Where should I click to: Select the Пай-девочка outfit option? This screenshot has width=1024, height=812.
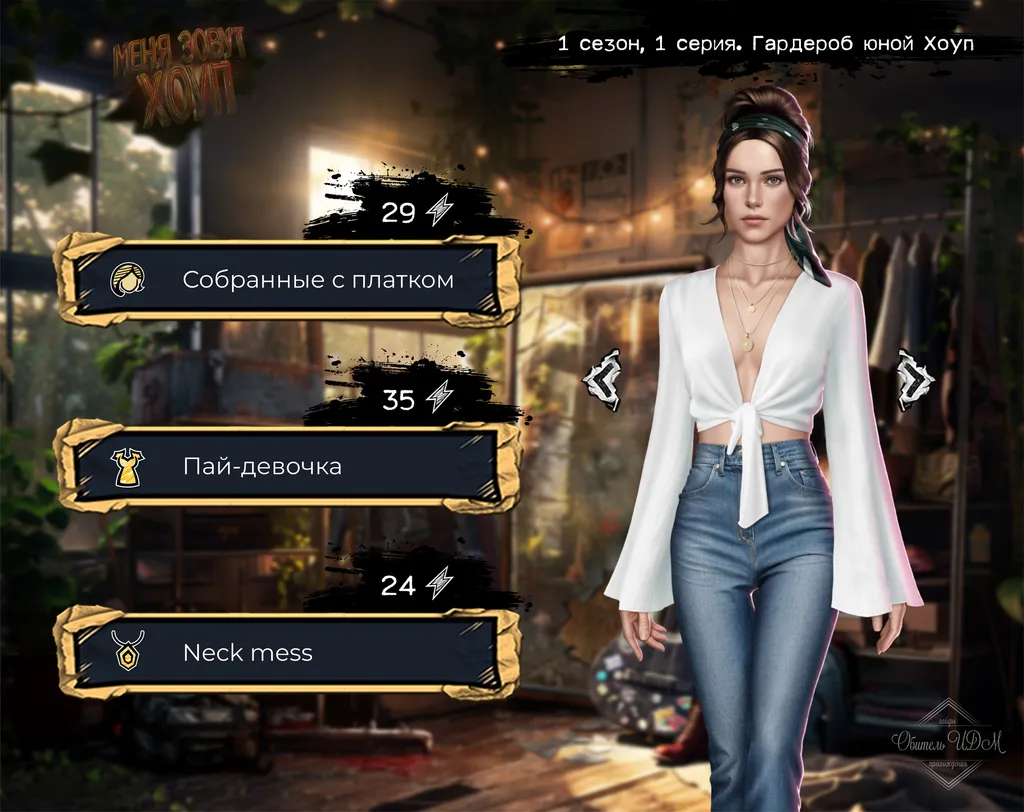click(288, 466)
